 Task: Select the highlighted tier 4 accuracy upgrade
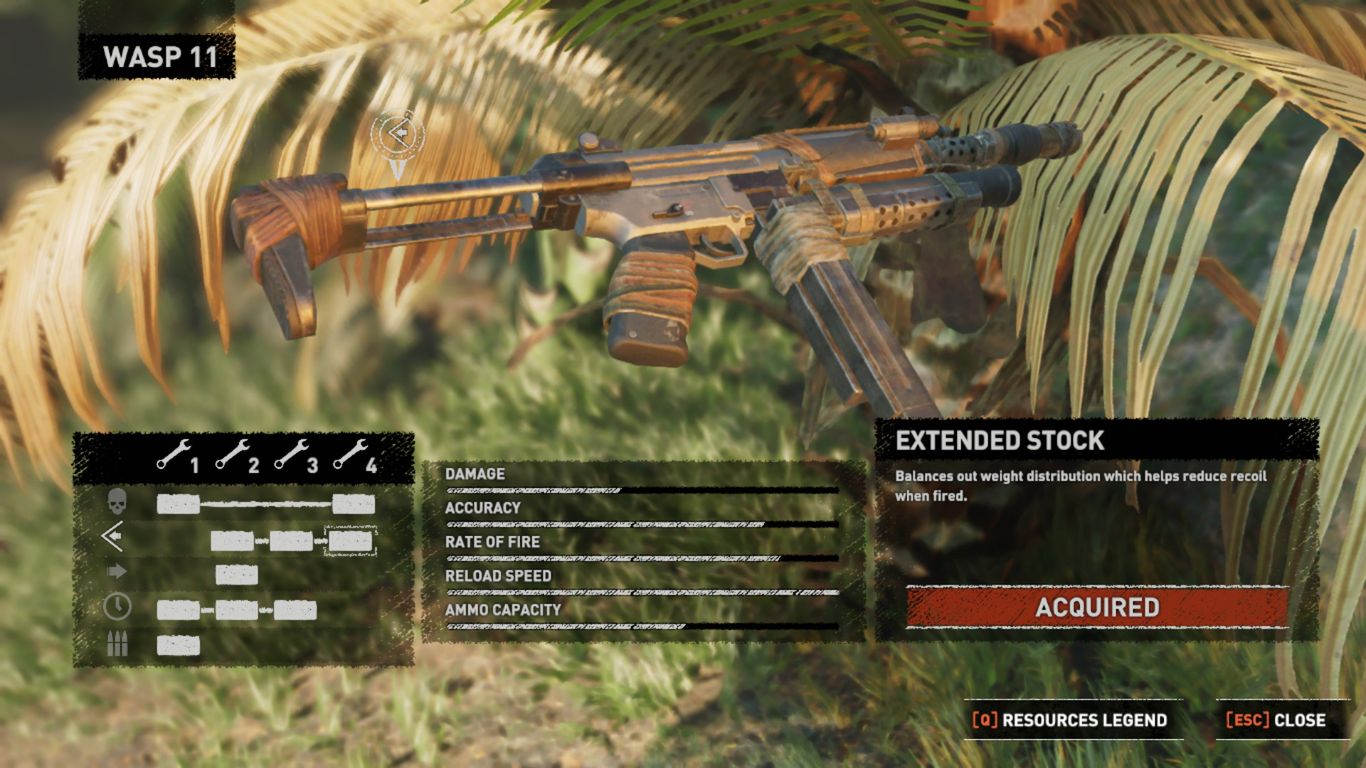pyautogui.click(x=351, y=541)
